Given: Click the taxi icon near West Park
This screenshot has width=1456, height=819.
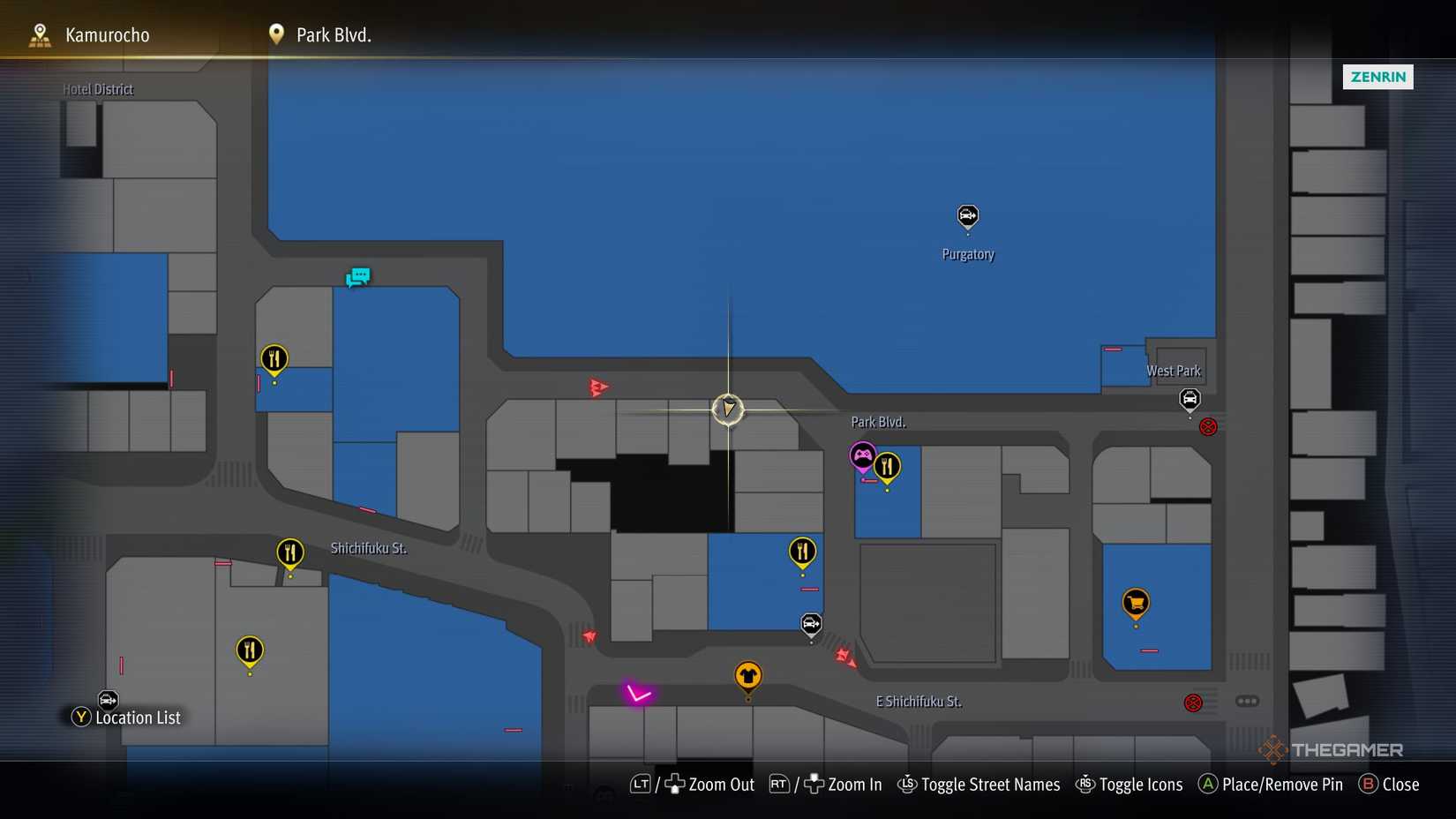Looking at the screenshot, I should tap(1190, 401).
